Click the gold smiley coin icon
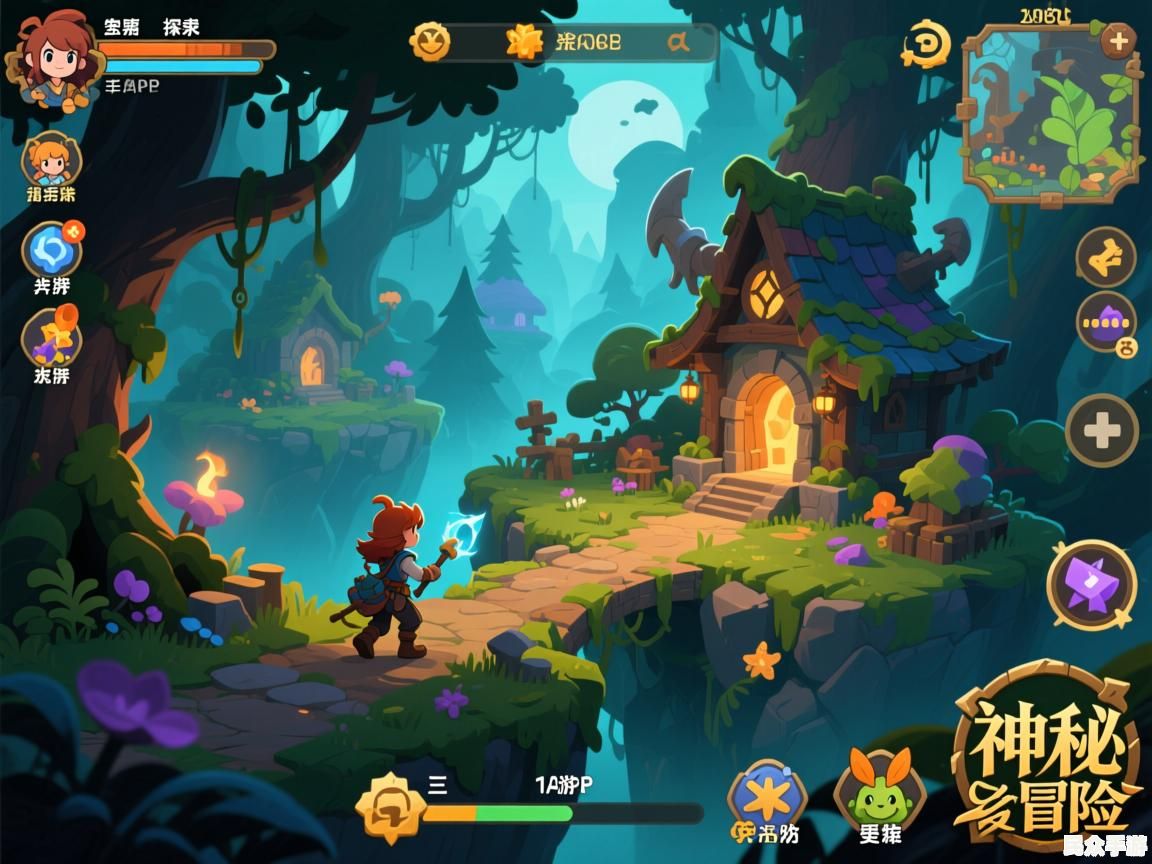This screenshot has width=1152, height=864. pos(431,41)
